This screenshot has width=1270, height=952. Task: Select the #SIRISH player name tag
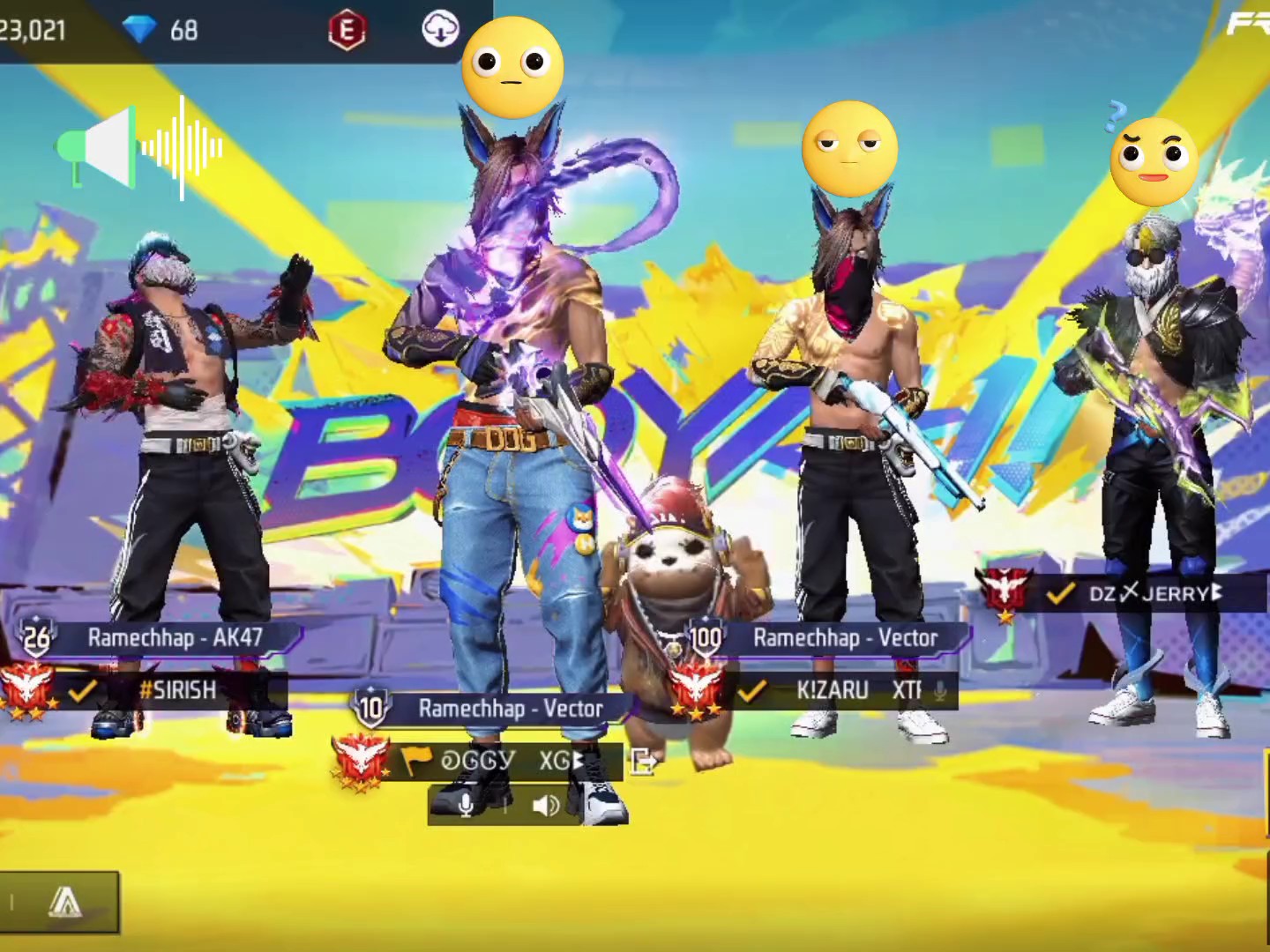(176, 689)
